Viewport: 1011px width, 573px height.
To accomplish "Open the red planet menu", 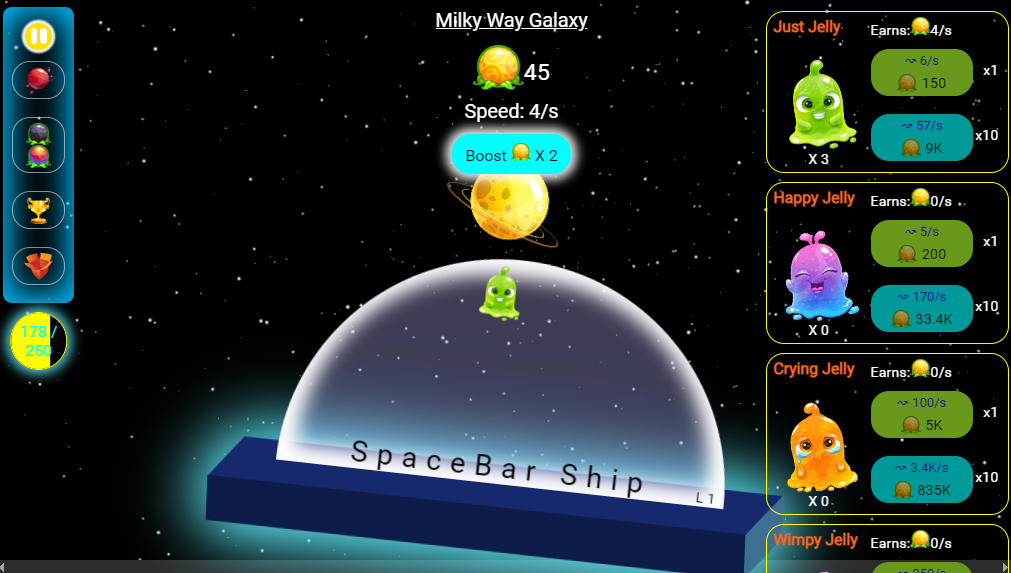I will (38, 80).
